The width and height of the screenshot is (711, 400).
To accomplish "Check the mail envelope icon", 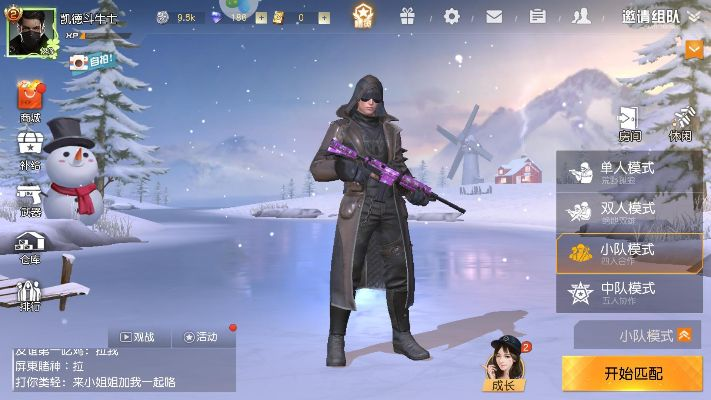I will tap(494, 16).
